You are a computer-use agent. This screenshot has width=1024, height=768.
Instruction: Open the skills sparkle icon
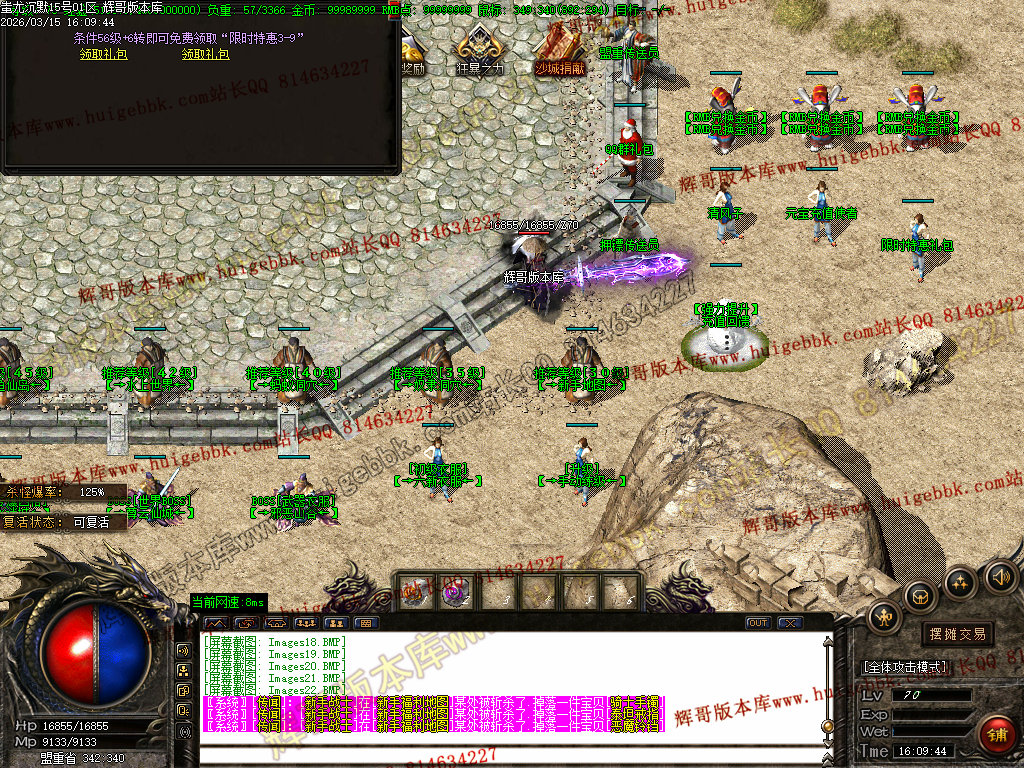[x=960, y=582]
